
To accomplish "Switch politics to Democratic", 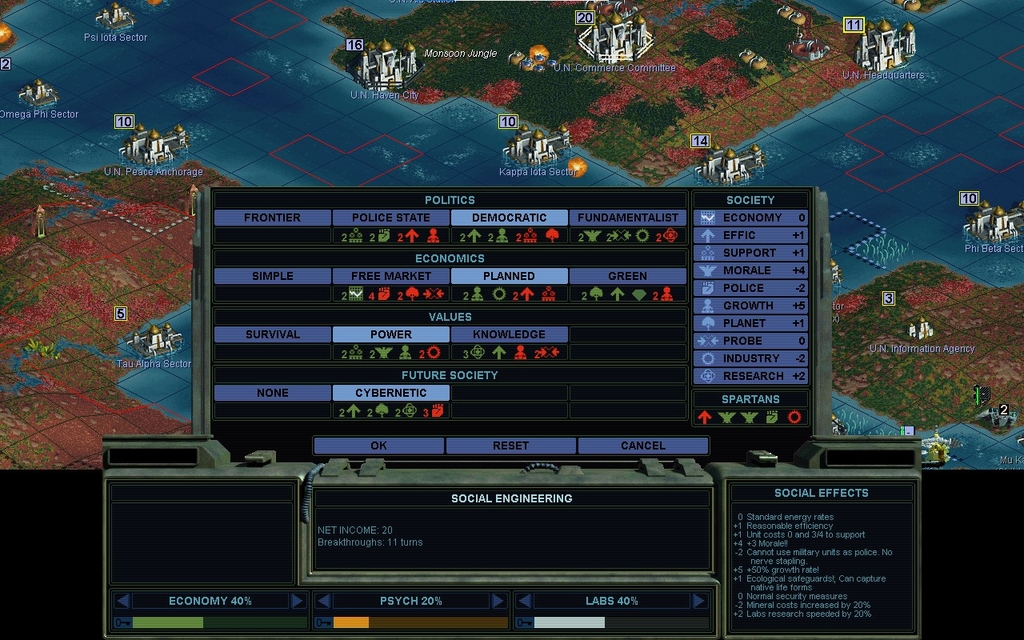I will (x=509, y=218).
